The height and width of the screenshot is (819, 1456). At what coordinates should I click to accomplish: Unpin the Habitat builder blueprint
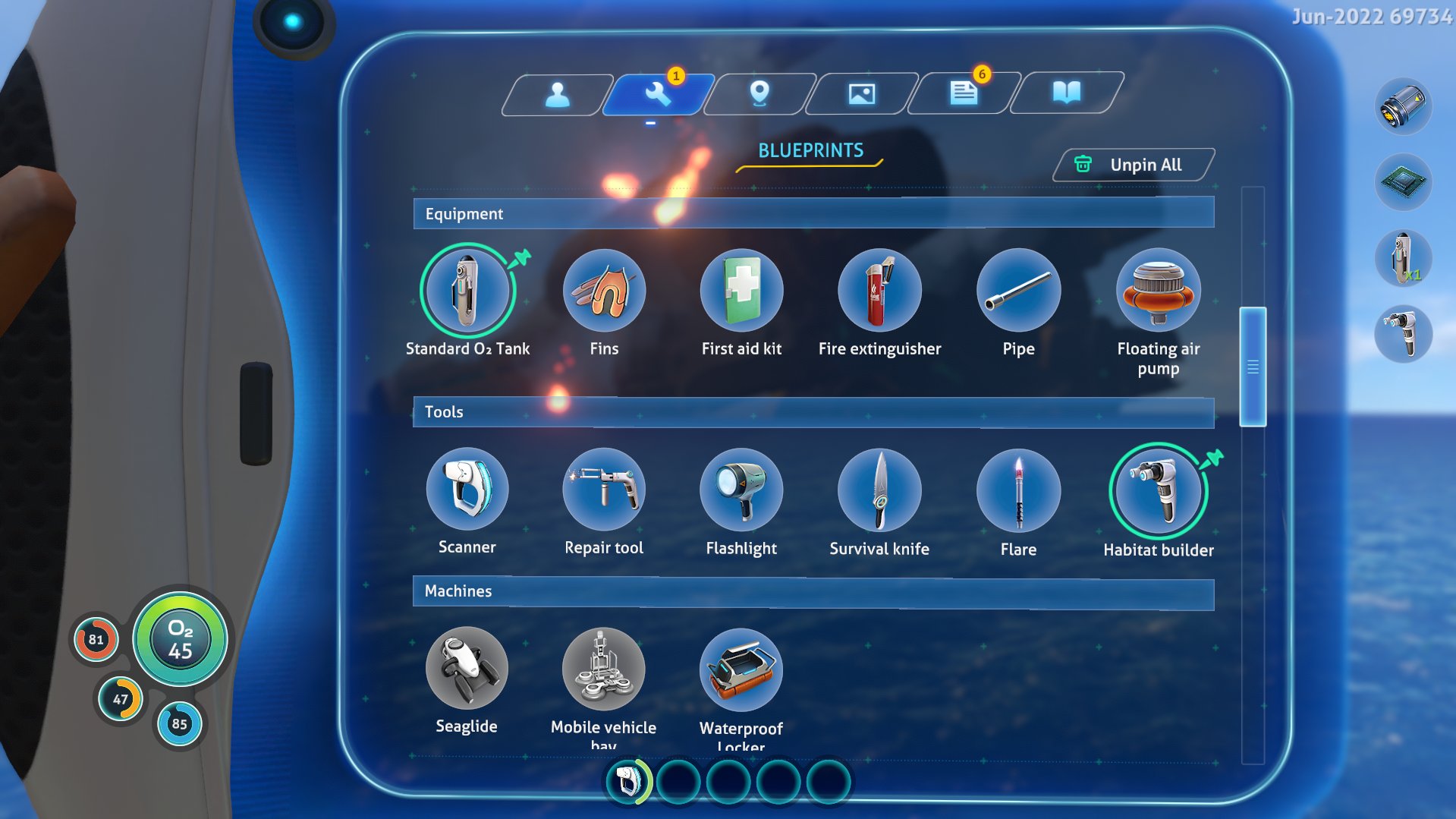click(x=1214, y=456)
